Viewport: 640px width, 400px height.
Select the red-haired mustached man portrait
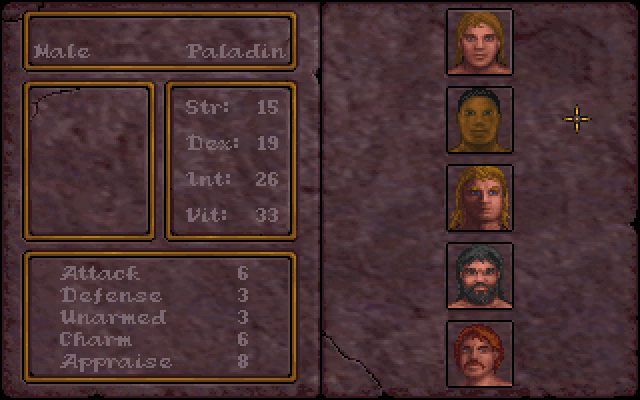[x=479, y=353]
